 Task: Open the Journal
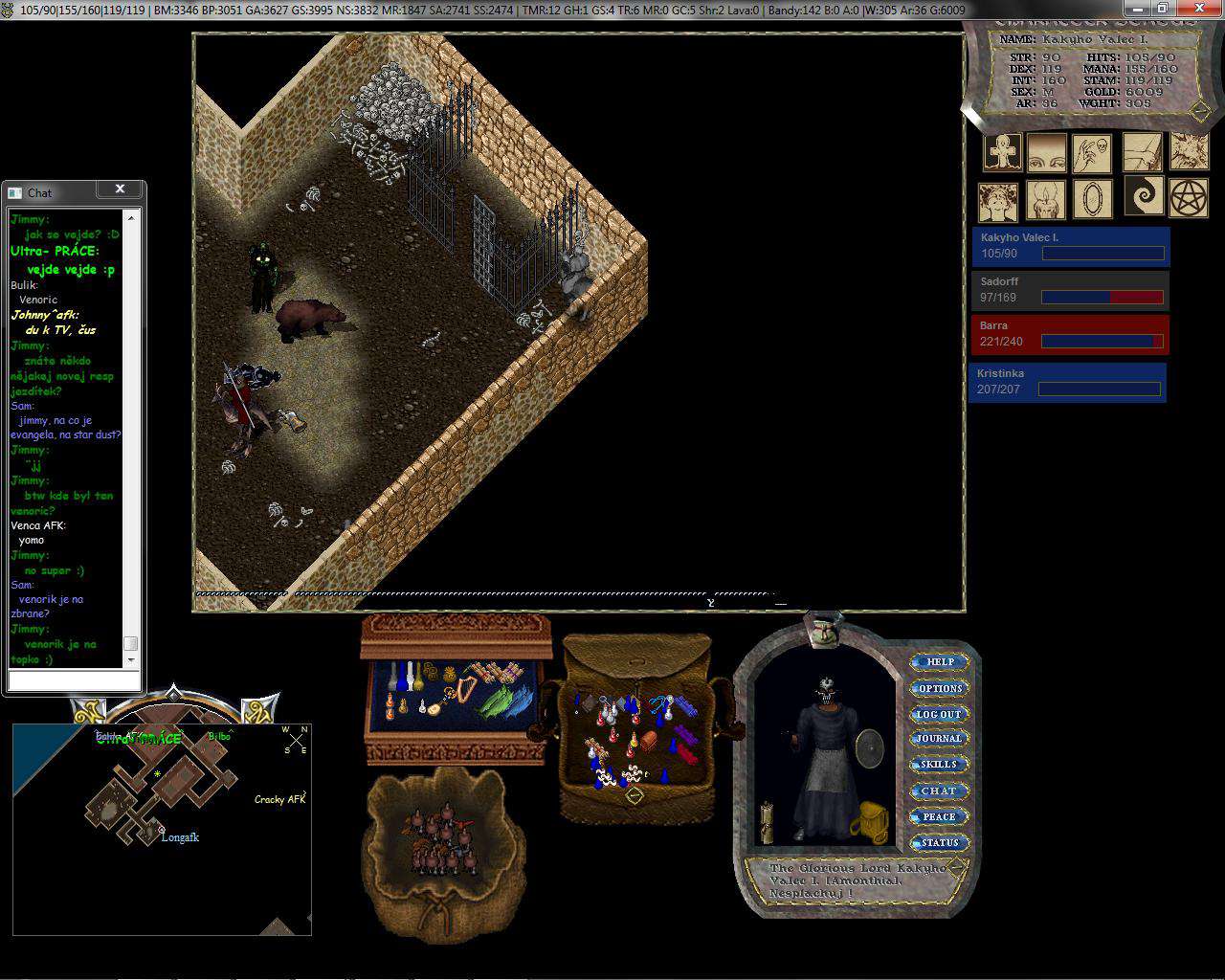pos(939,739)
